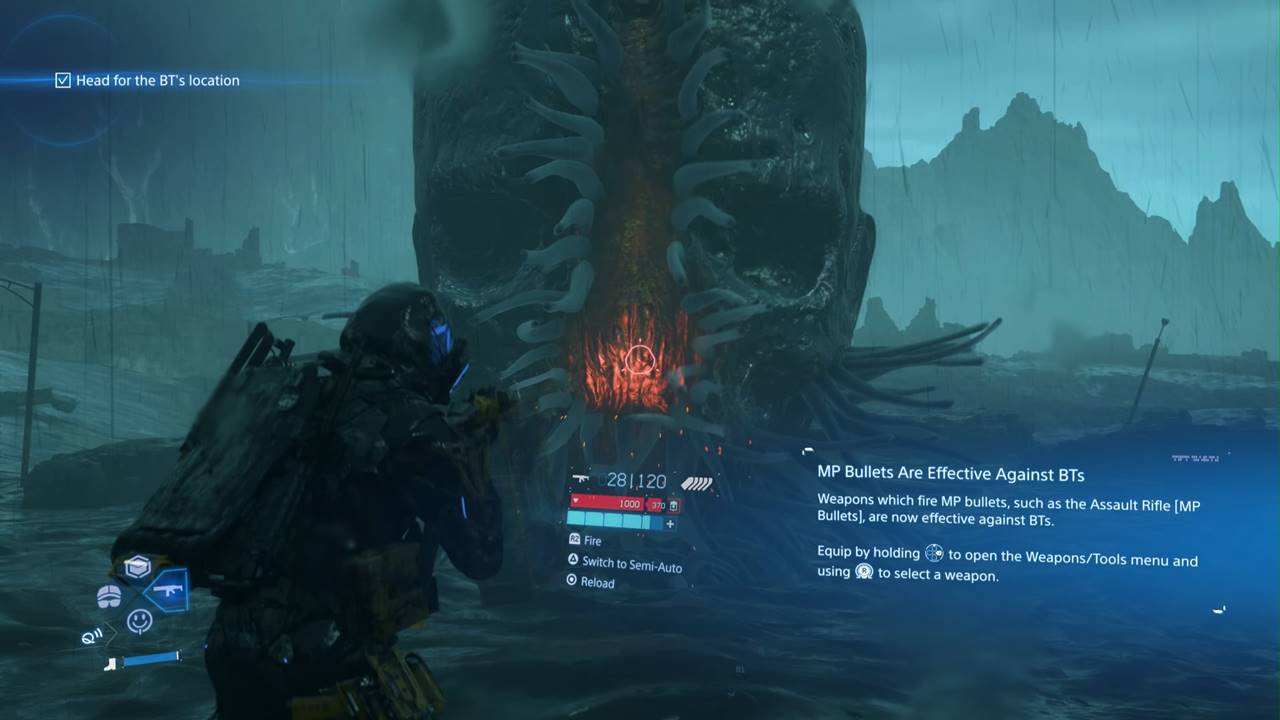Image resolution: width=1280 pixels, height=720 pixels.
Task: Activate the scanner ping icon by the equipment wheel
Action: (92, 635)
